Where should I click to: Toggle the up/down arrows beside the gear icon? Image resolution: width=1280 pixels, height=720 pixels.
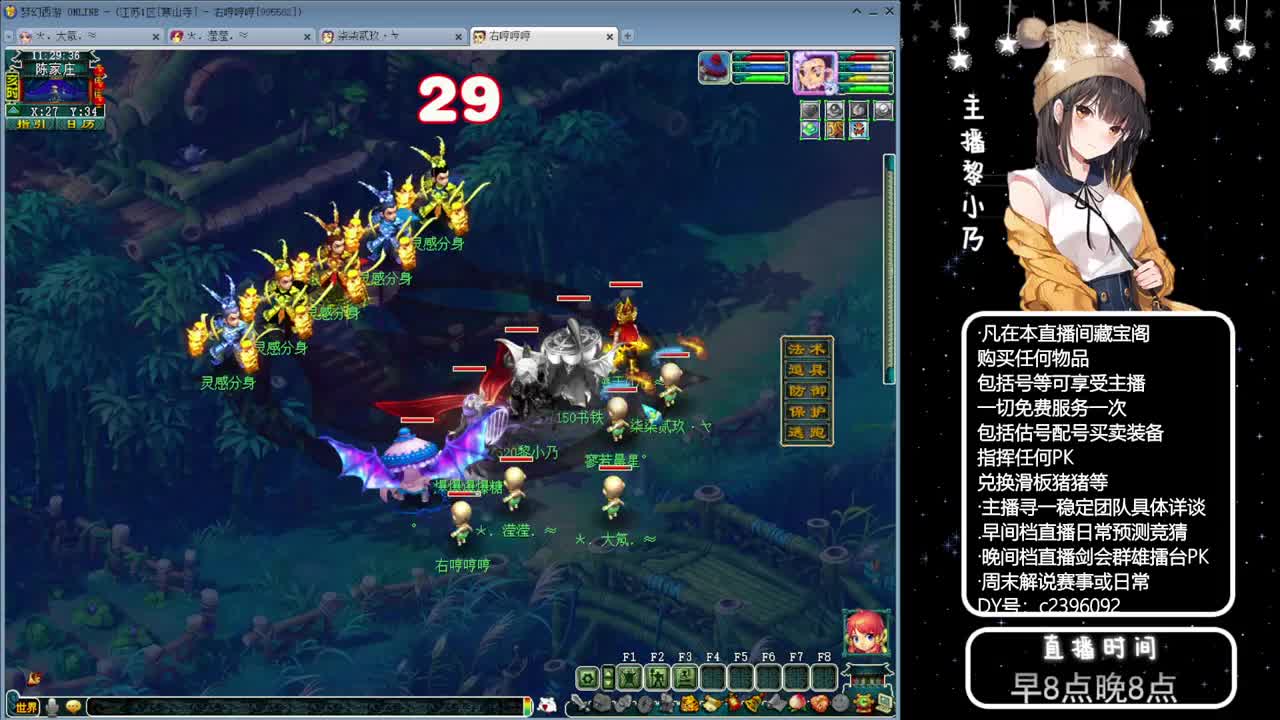608,677
